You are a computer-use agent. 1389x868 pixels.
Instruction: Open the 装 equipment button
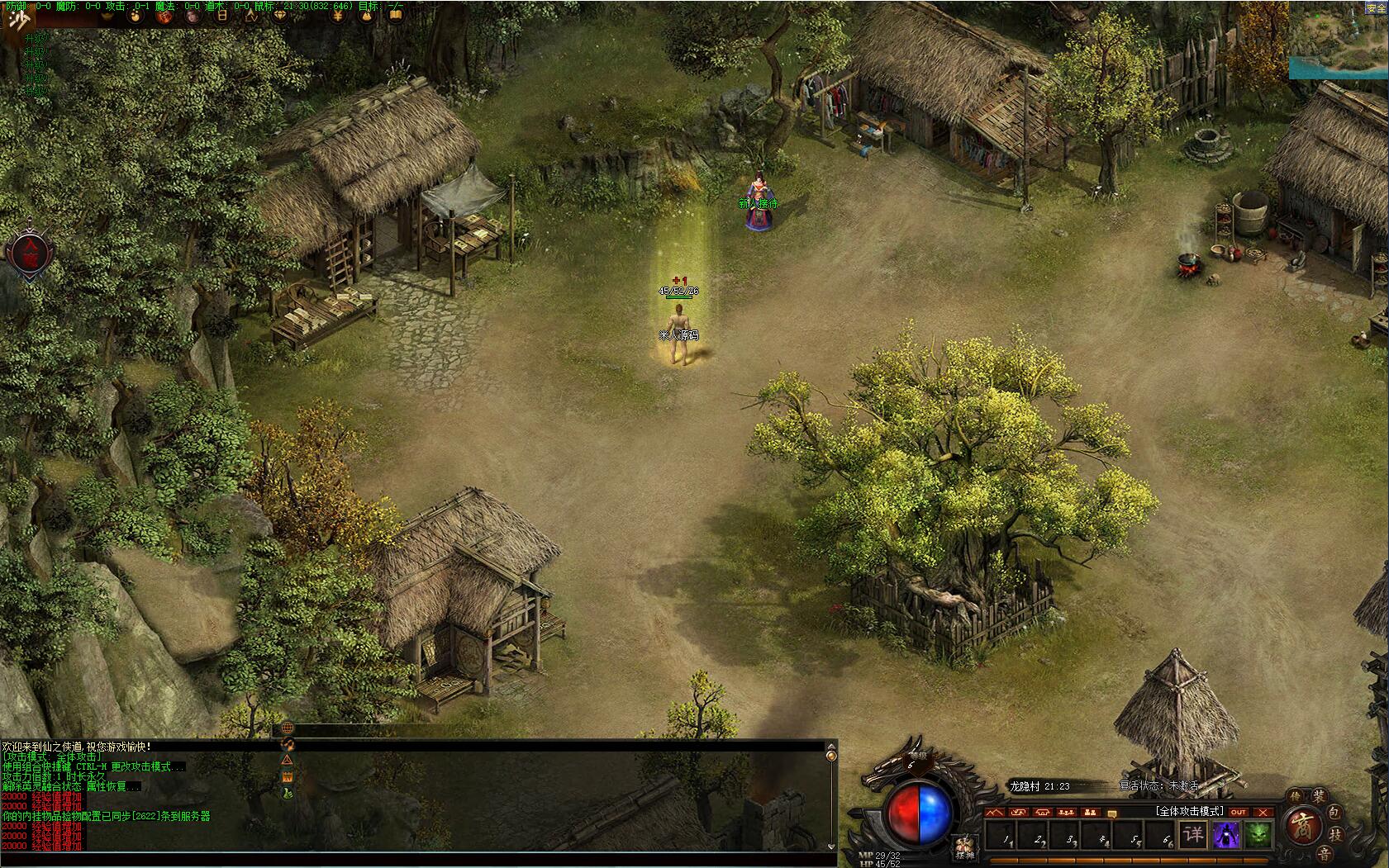pyautogui.click(x=1319, y=796)
